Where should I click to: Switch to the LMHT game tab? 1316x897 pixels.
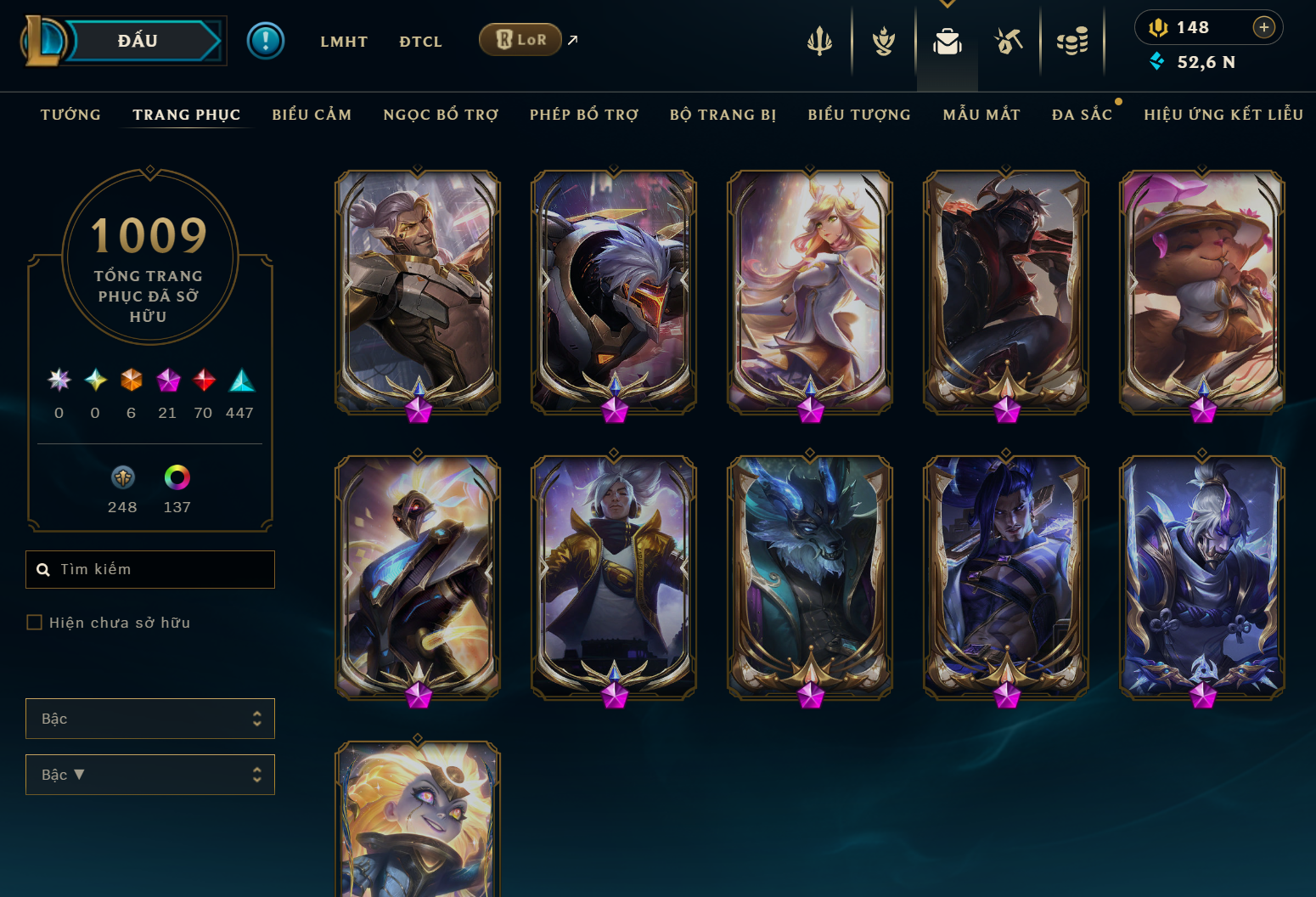tap(344, 42)
